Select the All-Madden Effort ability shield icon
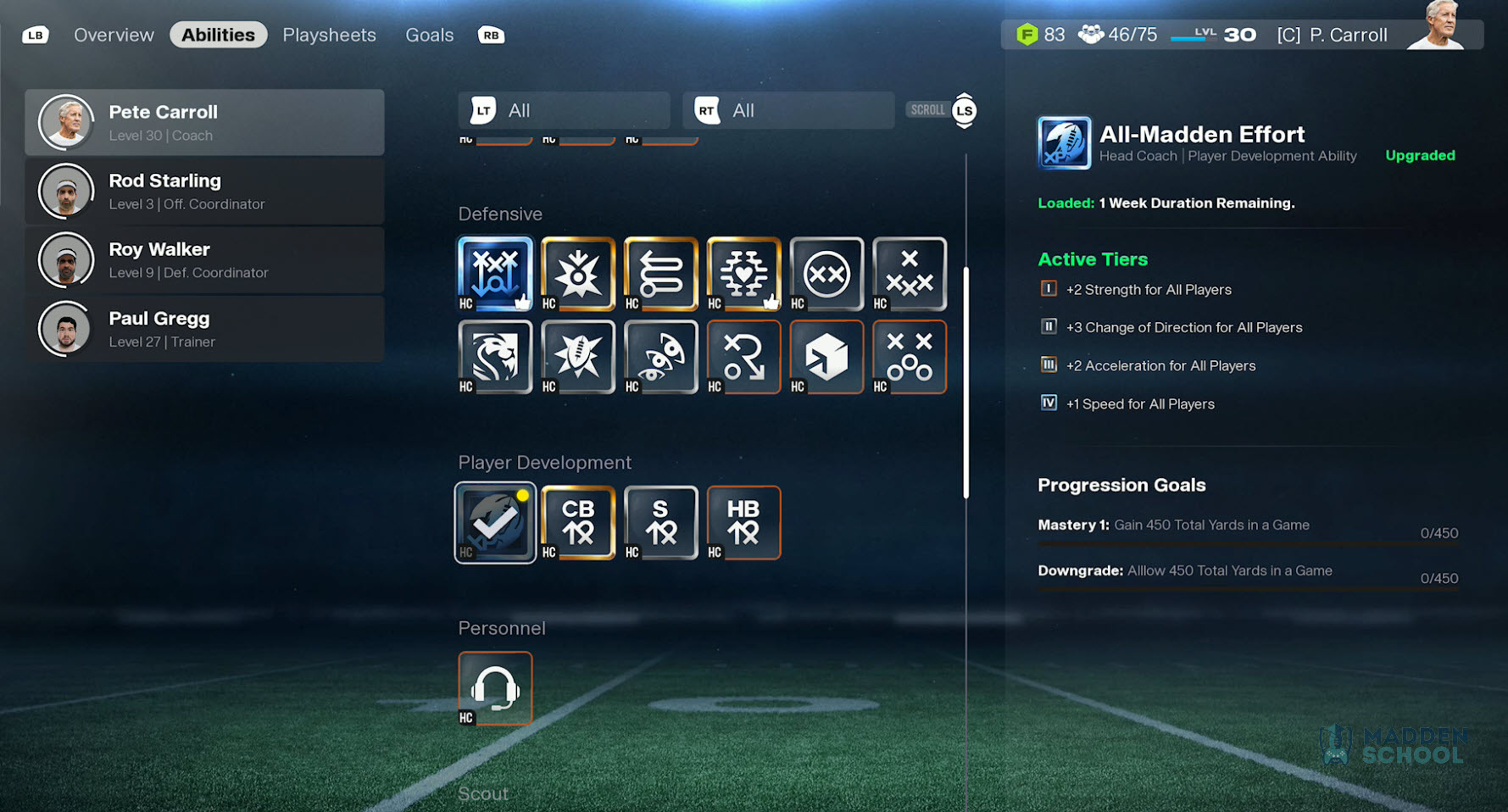The image size is (1508, 812). 1064,142
